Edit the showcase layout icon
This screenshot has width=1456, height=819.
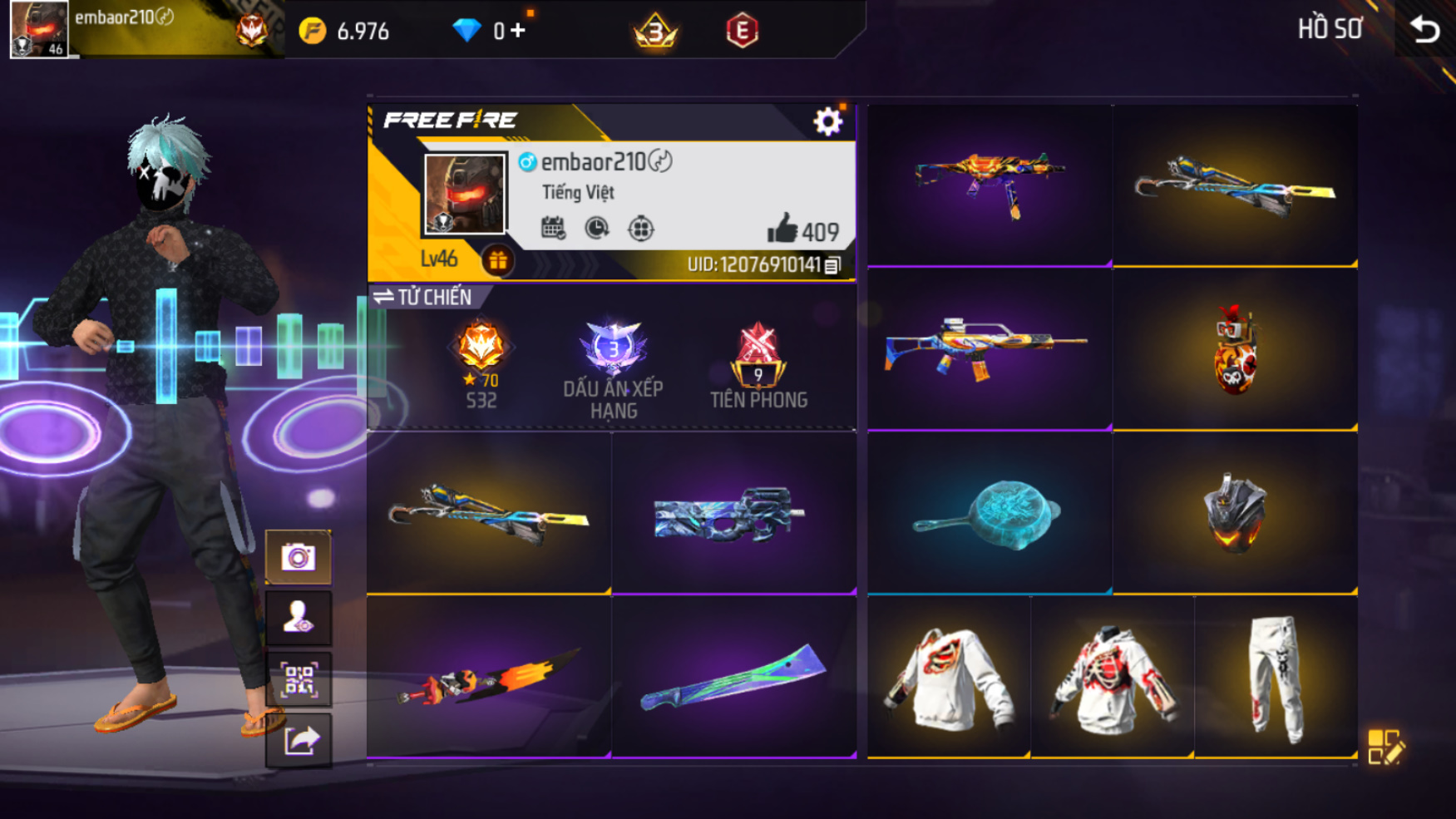1385,747
